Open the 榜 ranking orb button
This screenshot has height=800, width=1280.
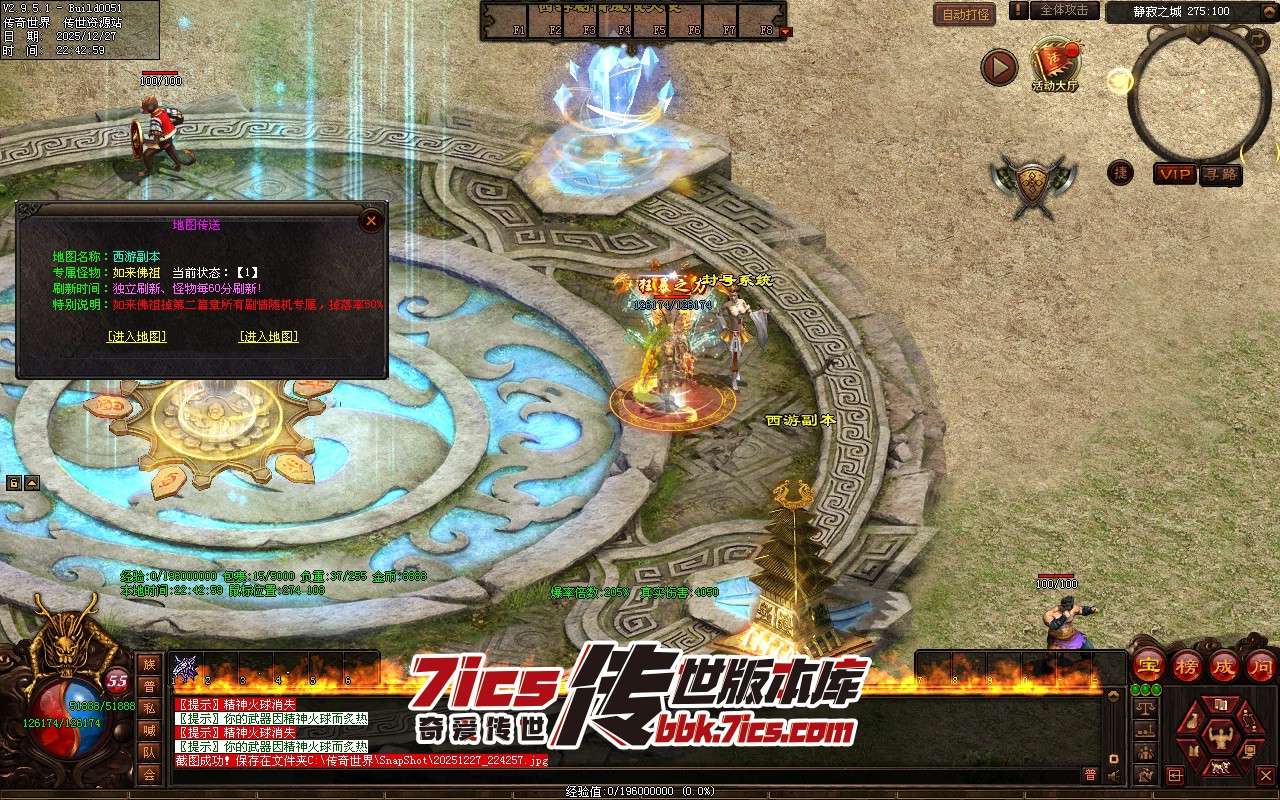[x=1186, y=665]
